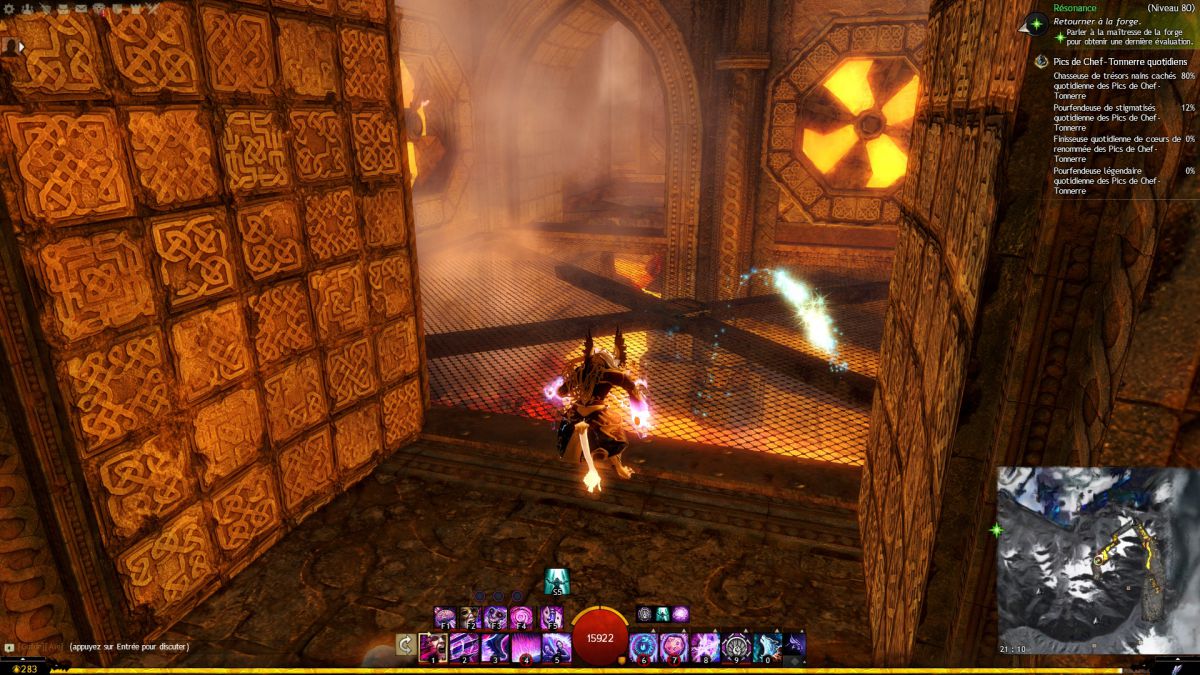Activate the elite skill in slot 0

[766, 646]
